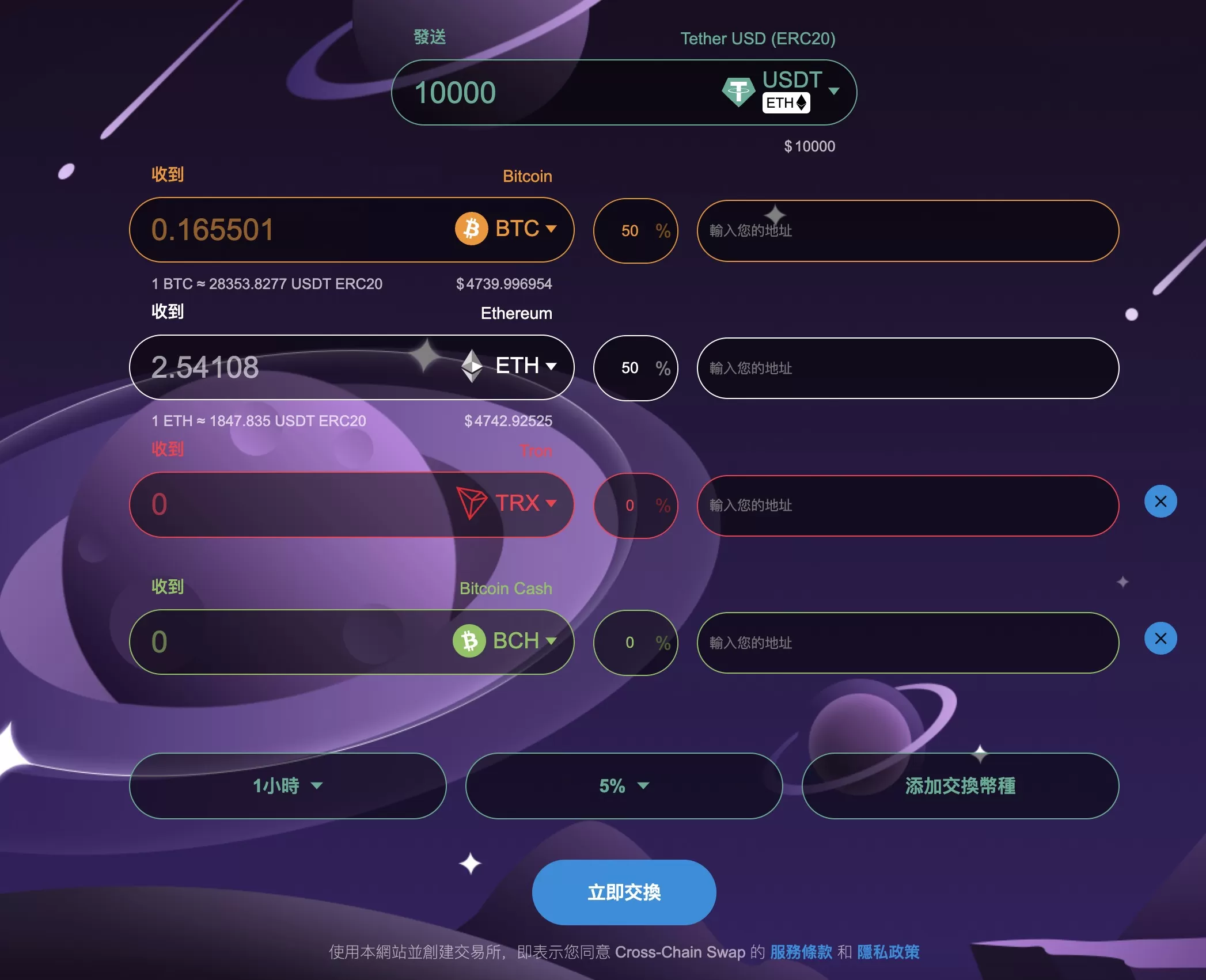Screen dimensions: 1206x980
Task: Open the 隱私政策 privacy policy link
Action: (890, 952)
